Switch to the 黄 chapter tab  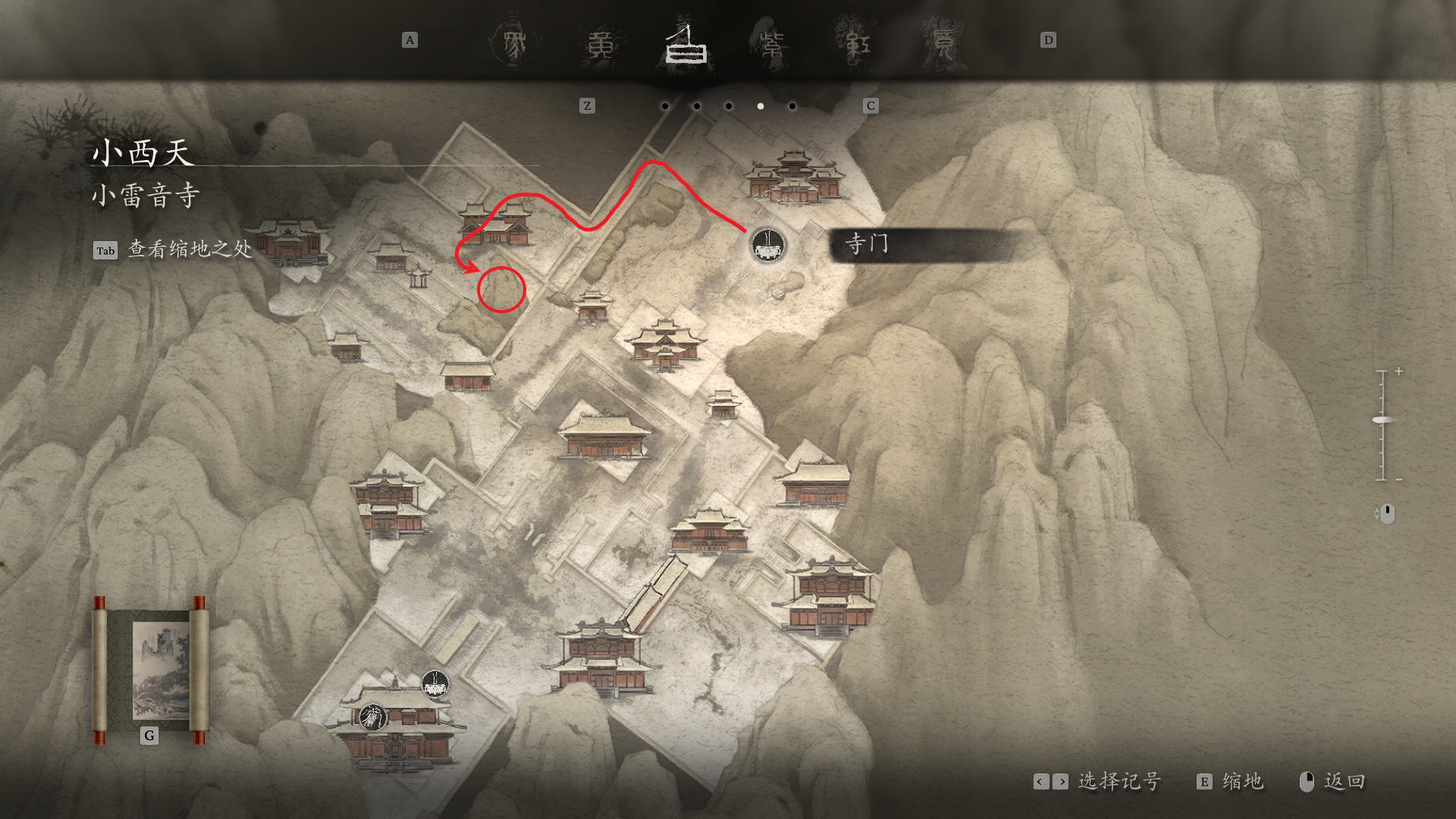(x=601, y=45)
